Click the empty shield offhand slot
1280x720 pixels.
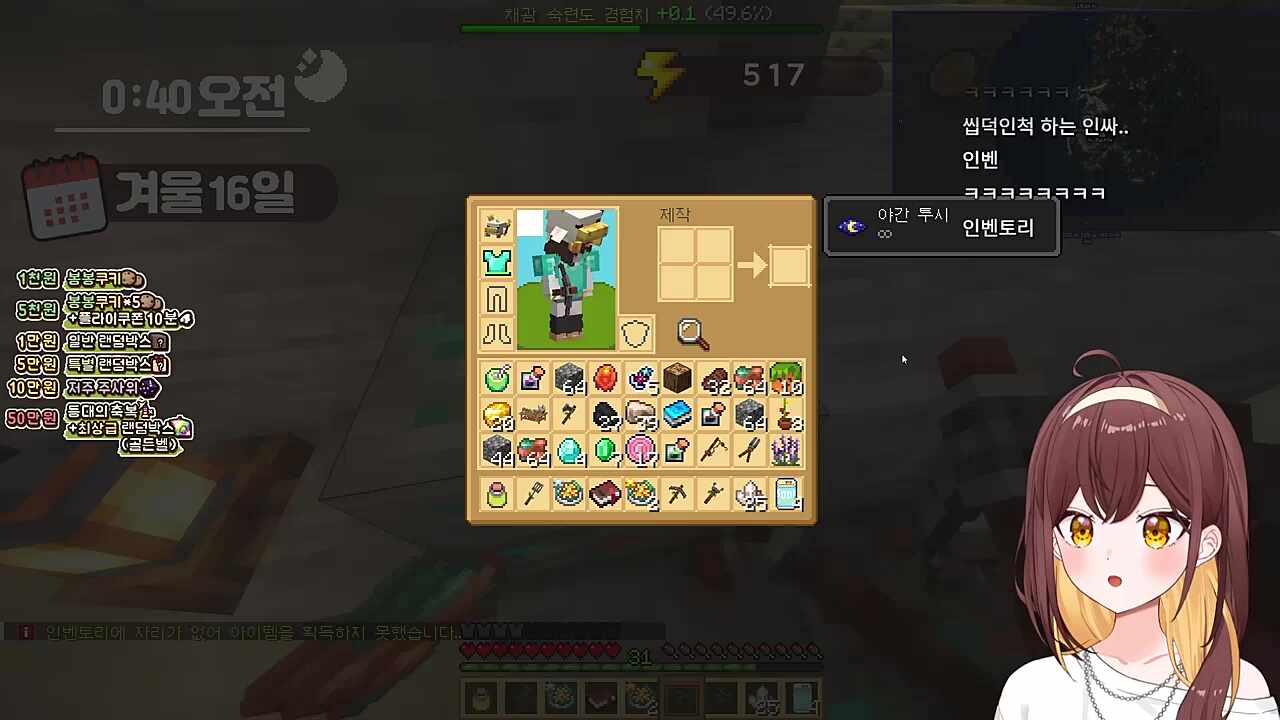click(637, 334)
